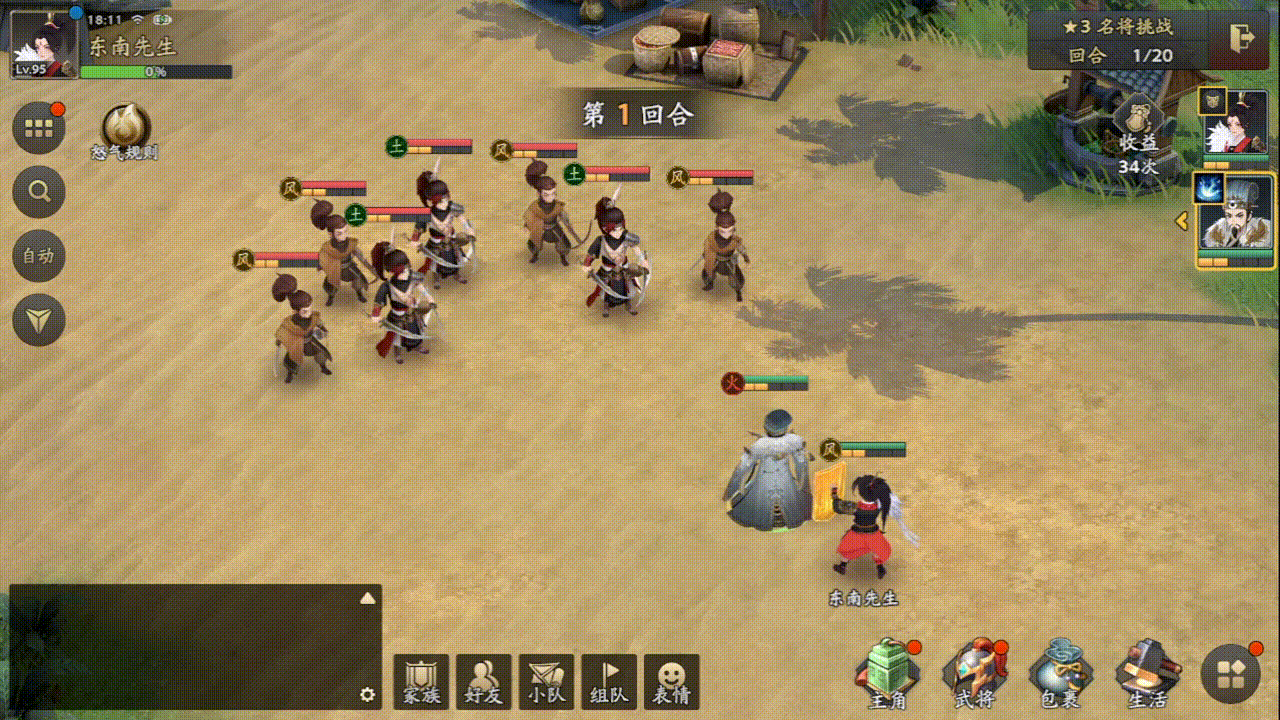Viewport: 1280px width, 720px height.
Task: Open chat settings gear icon
Action: pyautogui.click(x=367, y=695)
